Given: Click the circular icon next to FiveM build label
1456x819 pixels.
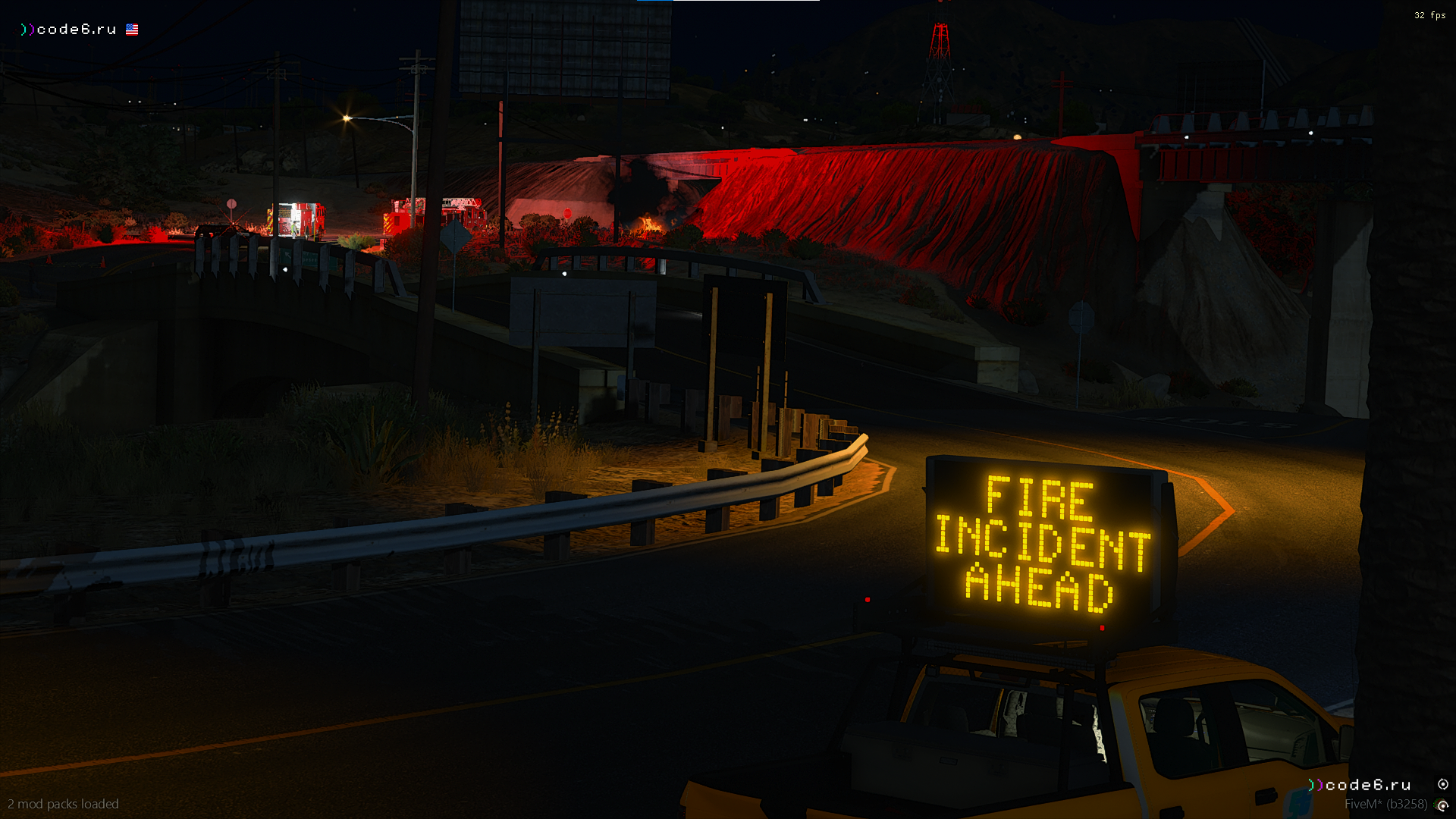Looking at the screenshot, I should point(1442,805).
